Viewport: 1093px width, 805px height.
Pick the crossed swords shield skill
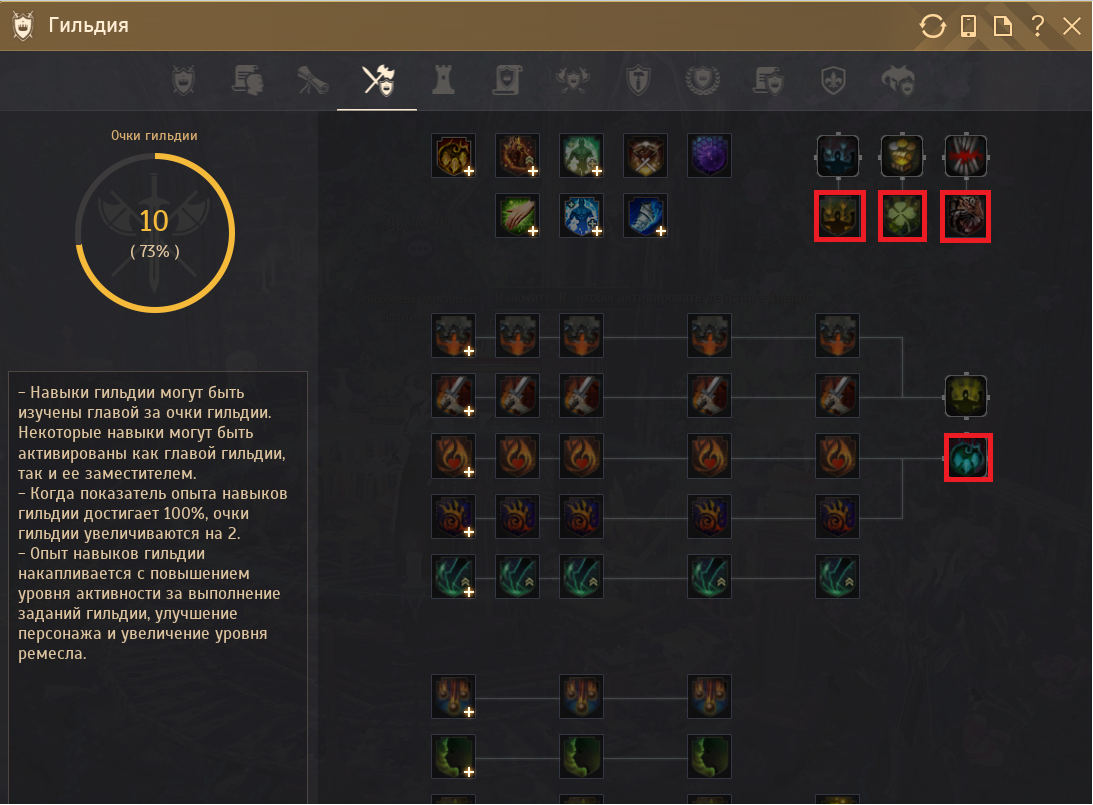pos(645,155)
